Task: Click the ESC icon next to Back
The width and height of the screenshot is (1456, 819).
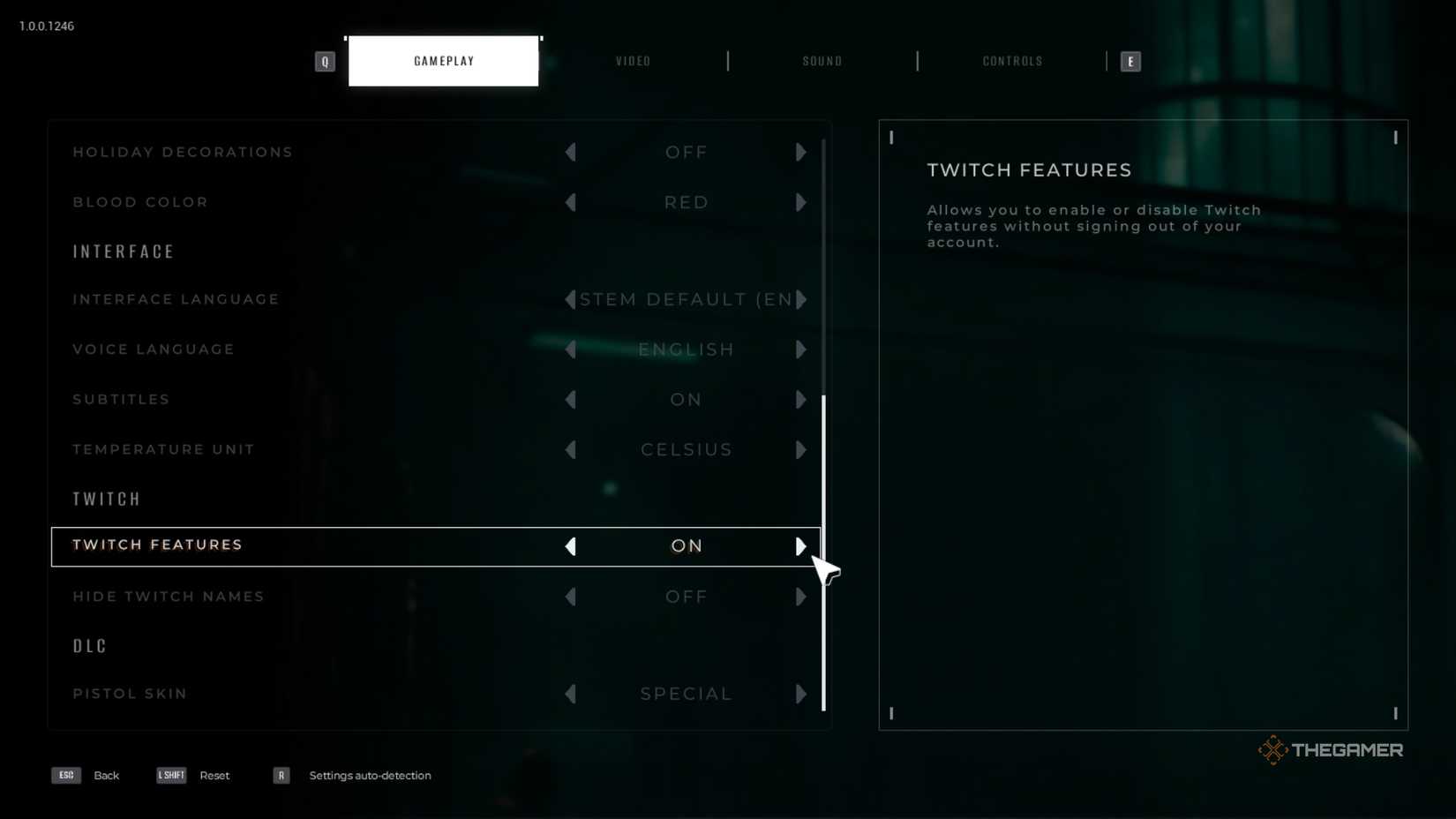Action: click(x=65, y=775)
